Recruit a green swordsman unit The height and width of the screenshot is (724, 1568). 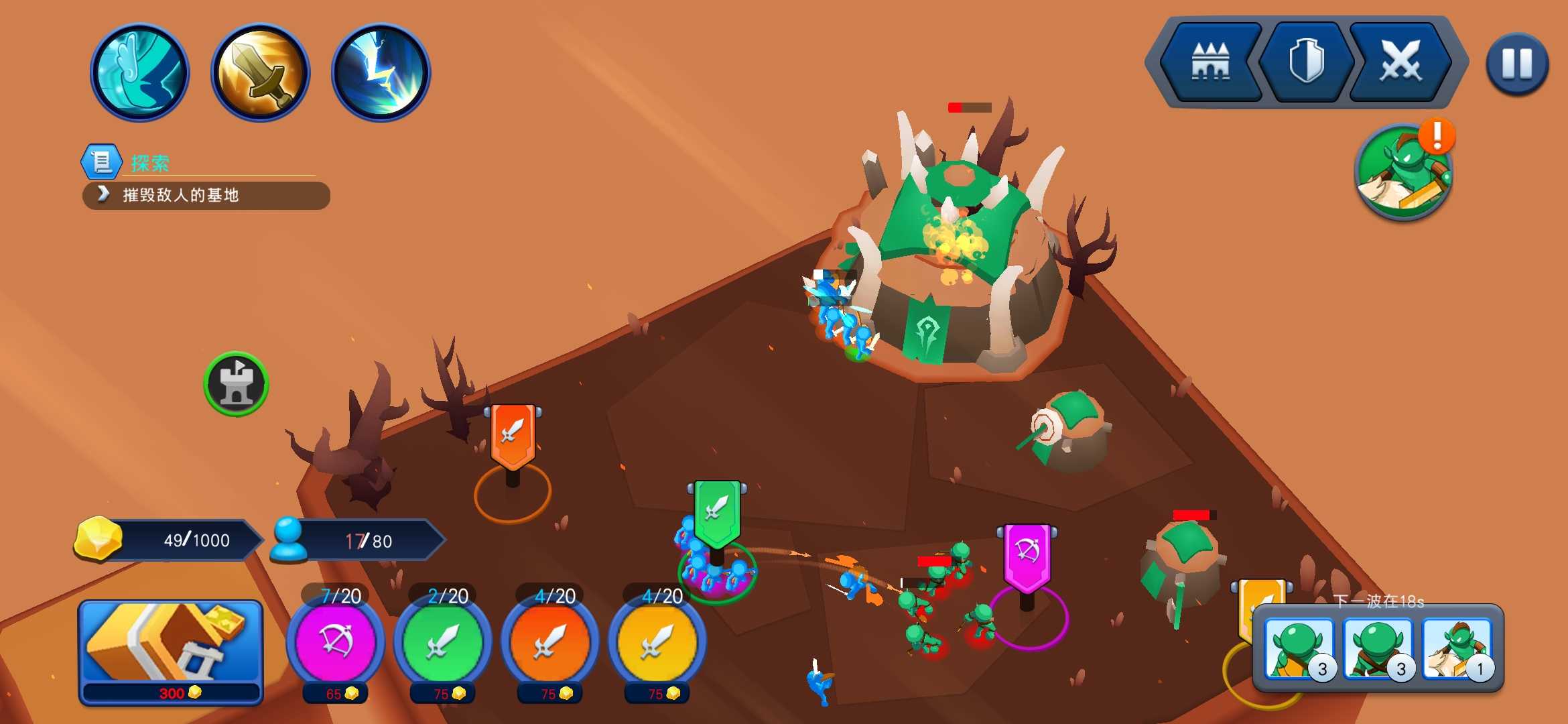[442, 642]
